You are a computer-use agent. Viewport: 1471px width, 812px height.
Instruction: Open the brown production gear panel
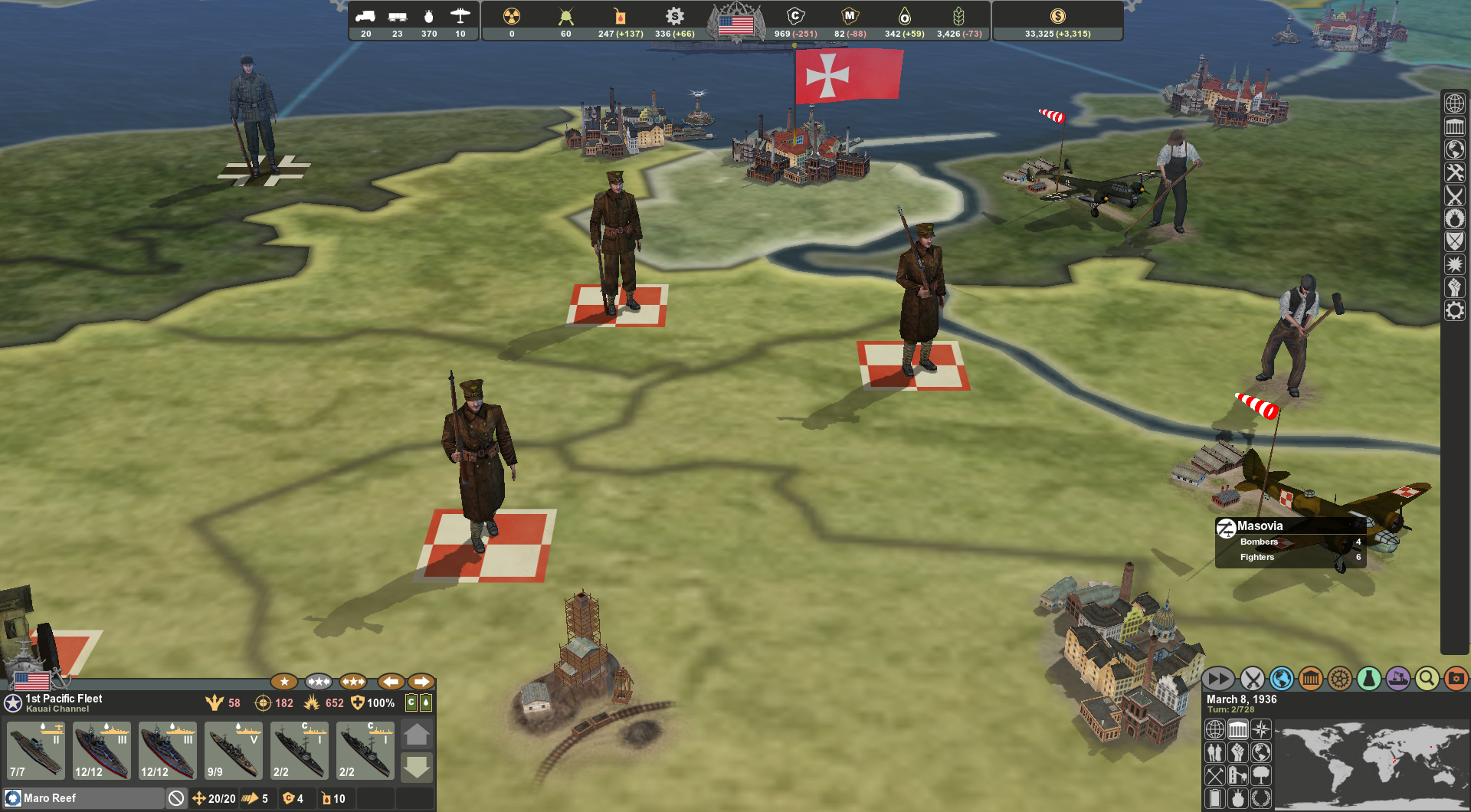pyautogui.click(x=1339, y=678)
